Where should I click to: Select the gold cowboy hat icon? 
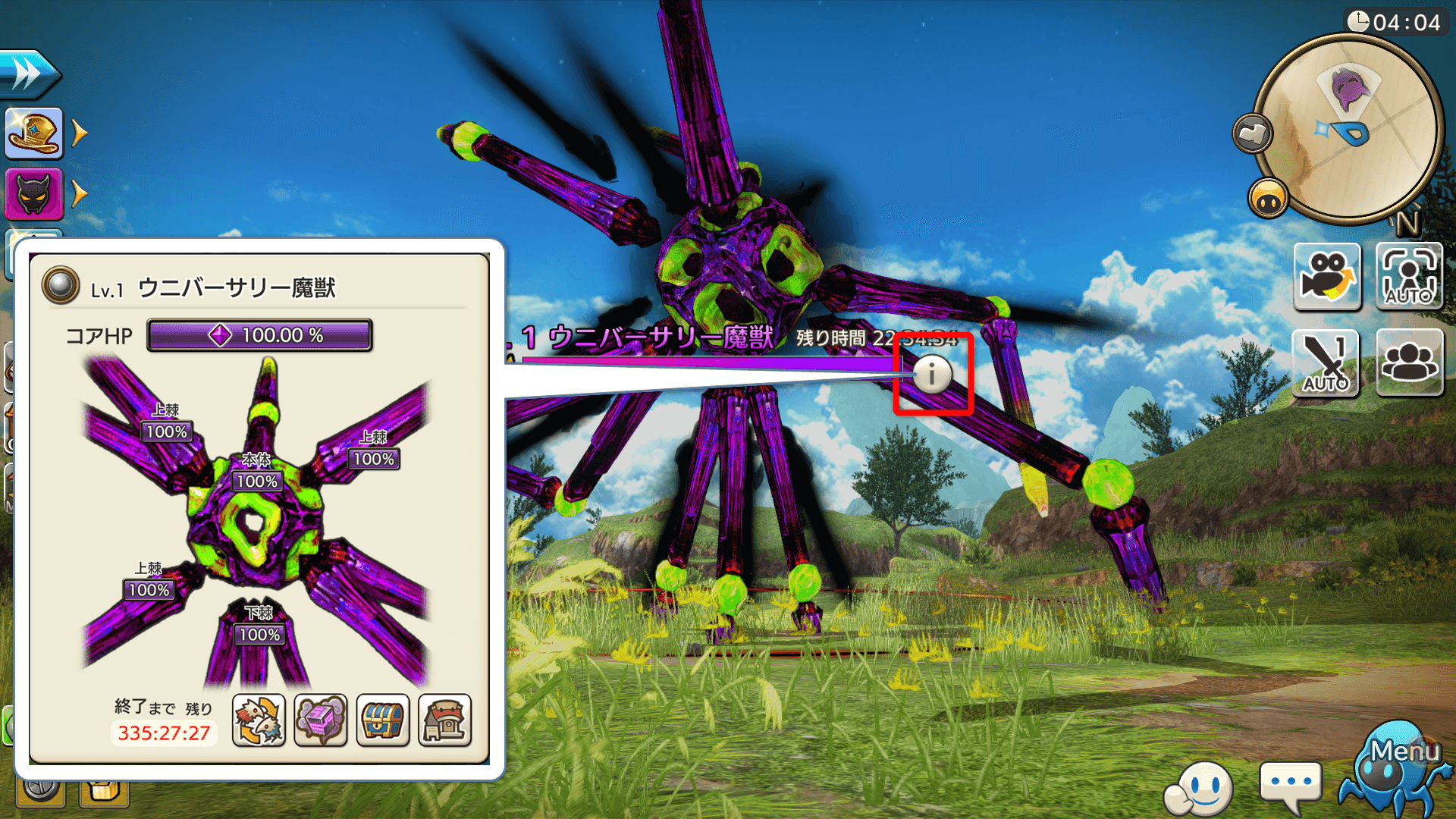[34, 133]
